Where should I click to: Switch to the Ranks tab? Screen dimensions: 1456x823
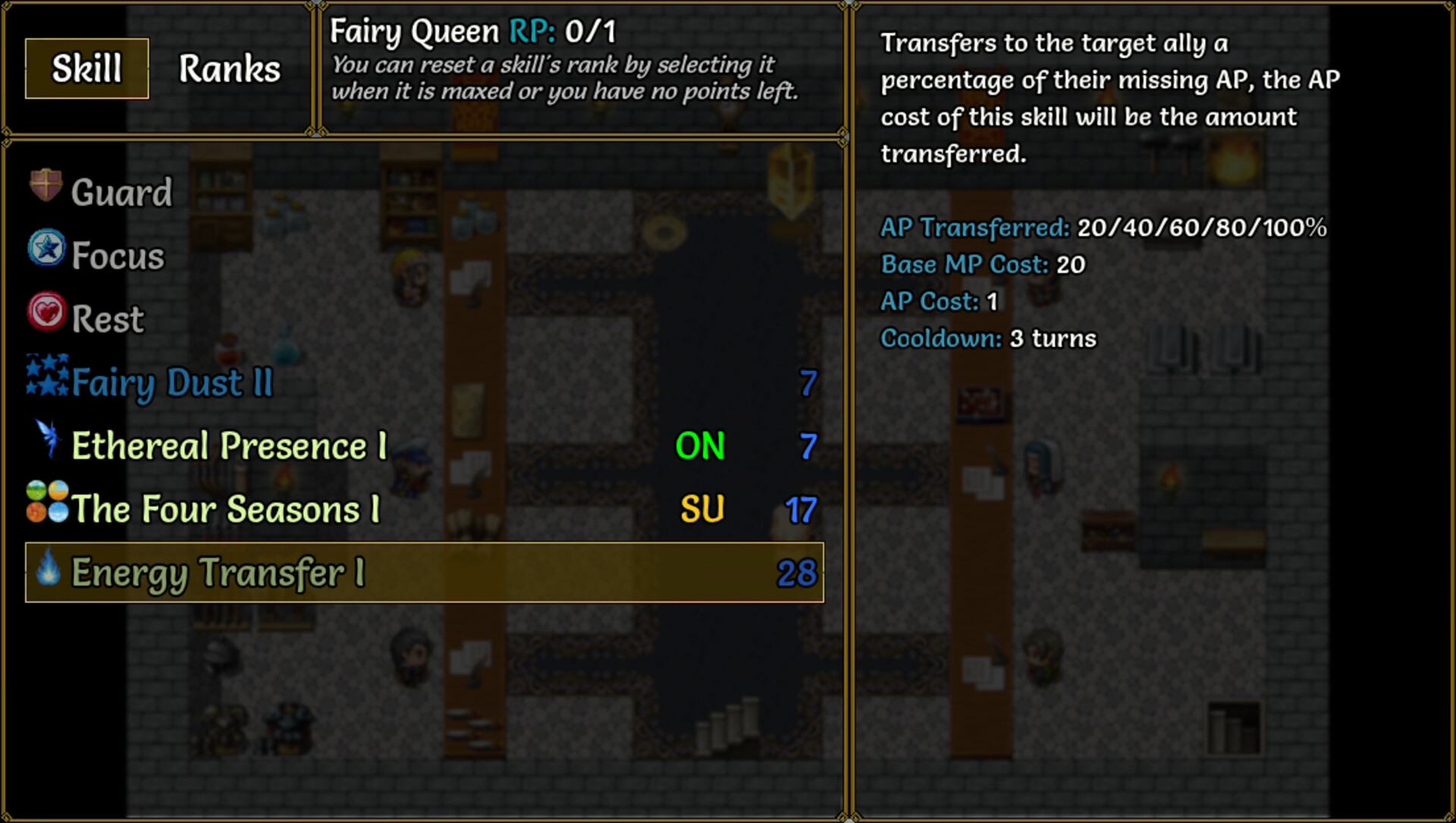[228, 68]
